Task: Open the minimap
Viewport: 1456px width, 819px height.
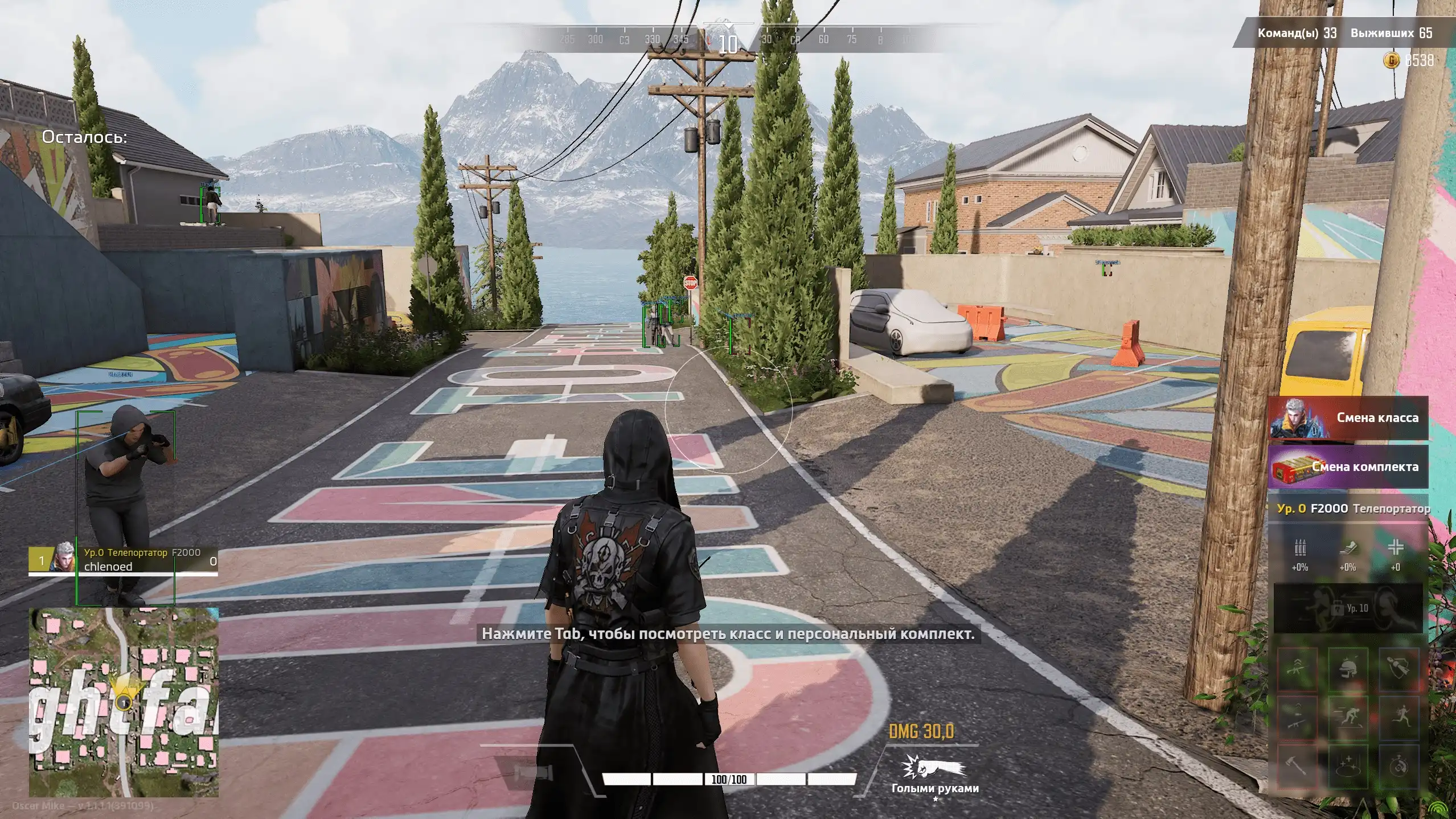Action: coord(124,702)
